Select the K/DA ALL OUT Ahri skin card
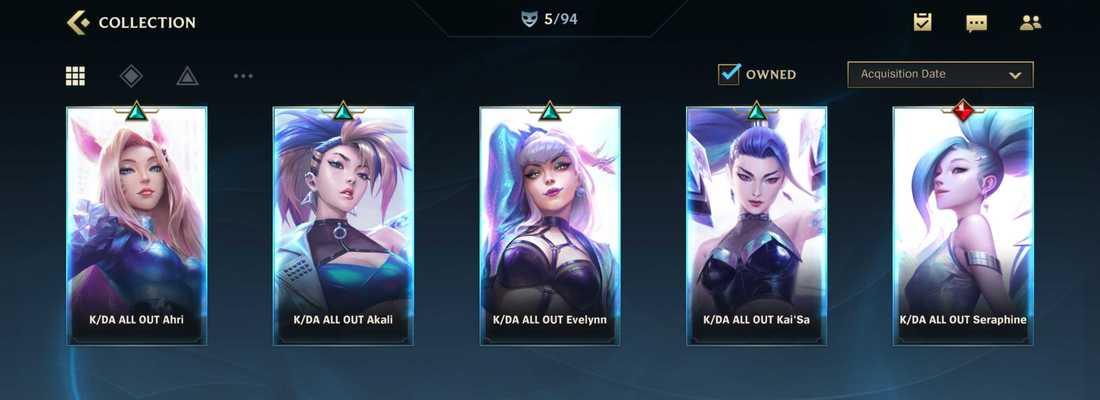This screenshot has height=400, width=1100. coord(137,226)
